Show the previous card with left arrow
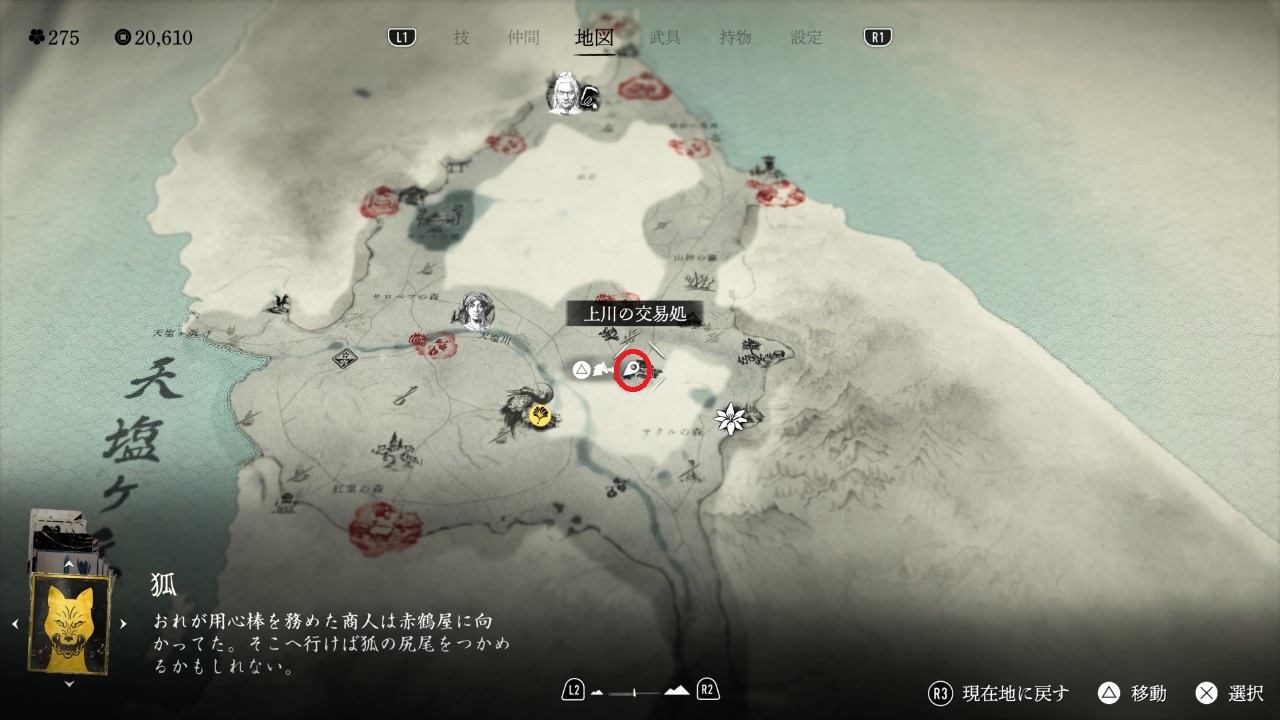 pos(15,624)
